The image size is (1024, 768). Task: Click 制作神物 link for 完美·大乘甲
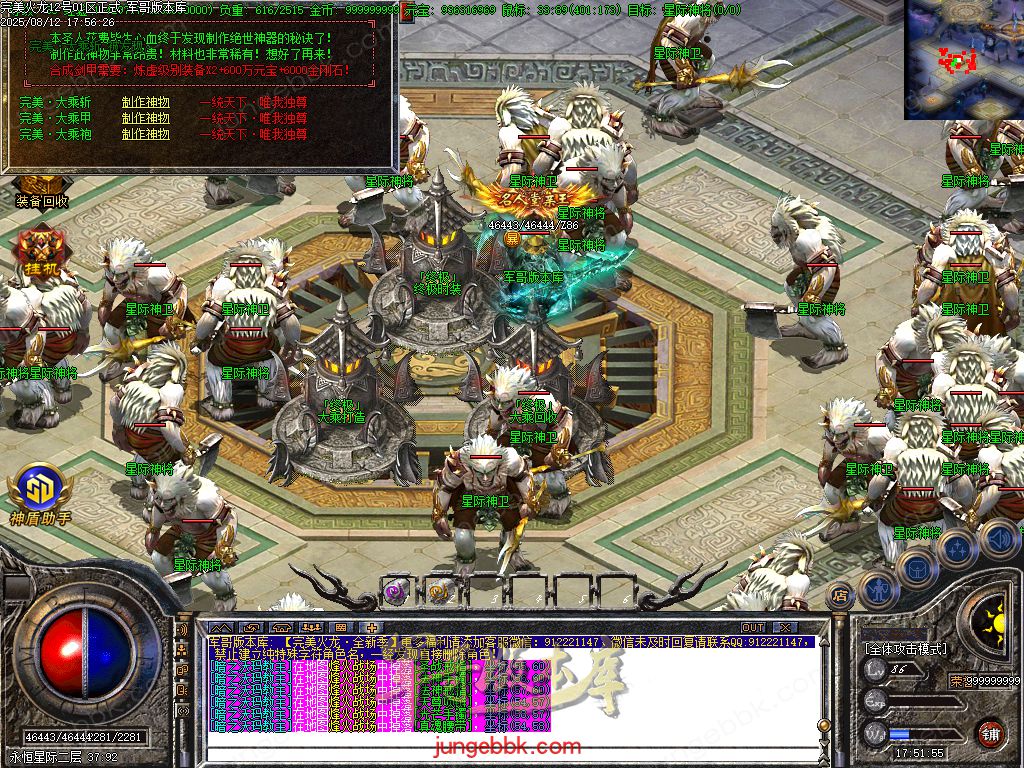coord(146,118)
